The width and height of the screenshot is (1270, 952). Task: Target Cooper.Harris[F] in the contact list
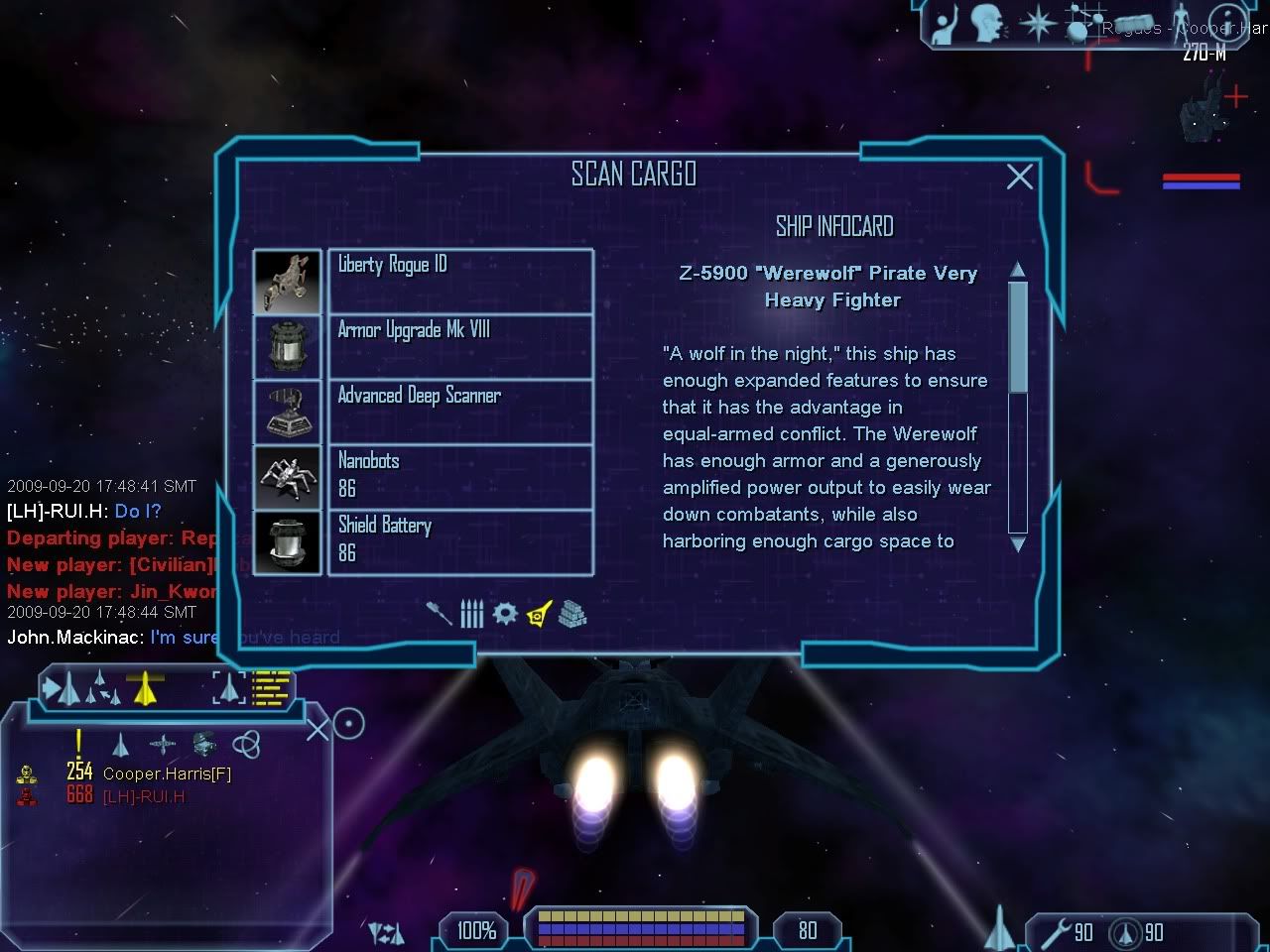(x=167, y=773)
